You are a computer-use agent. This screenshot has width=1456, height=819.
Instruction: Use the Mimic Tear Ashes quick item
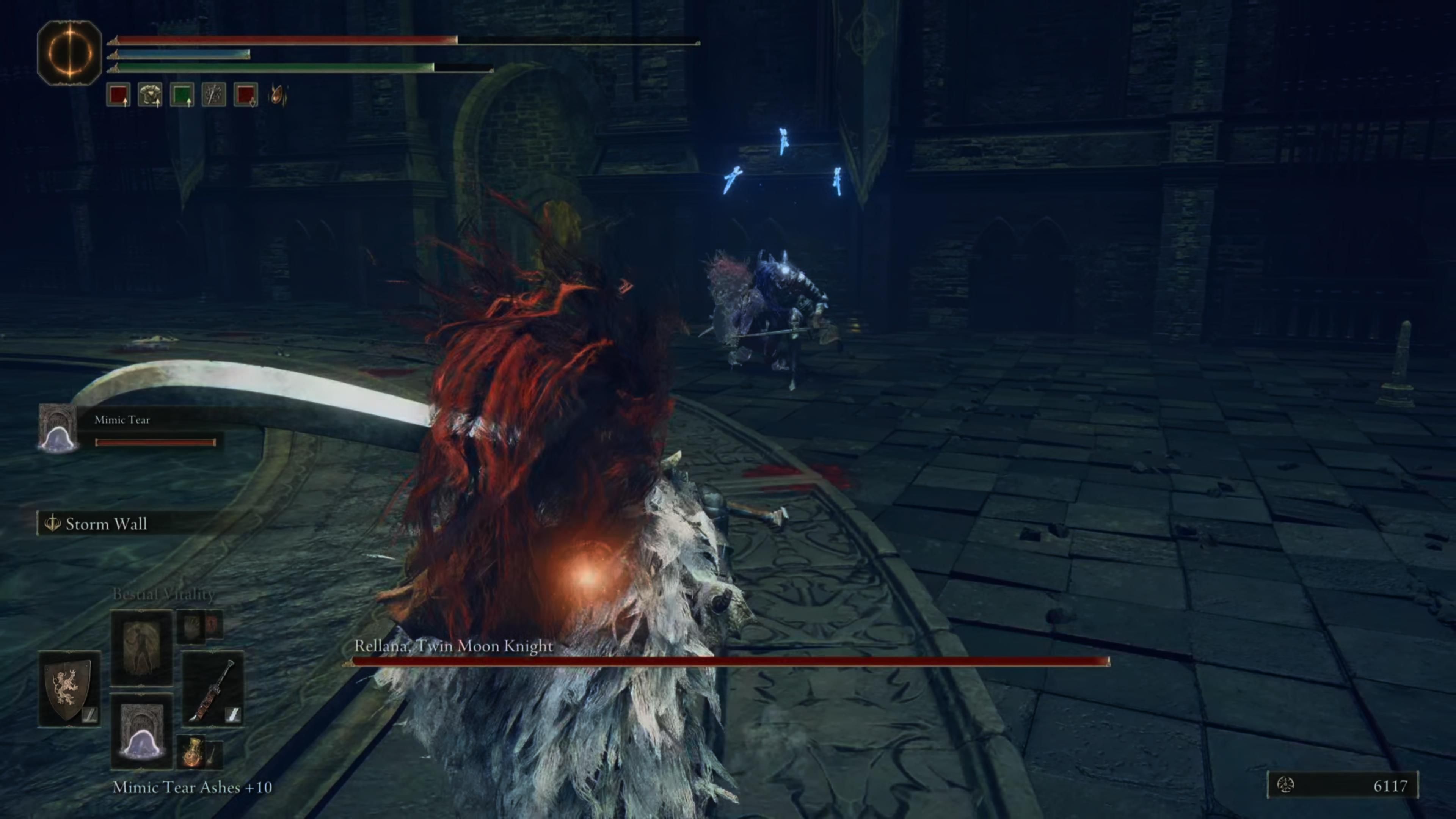(x=141, y=731)
